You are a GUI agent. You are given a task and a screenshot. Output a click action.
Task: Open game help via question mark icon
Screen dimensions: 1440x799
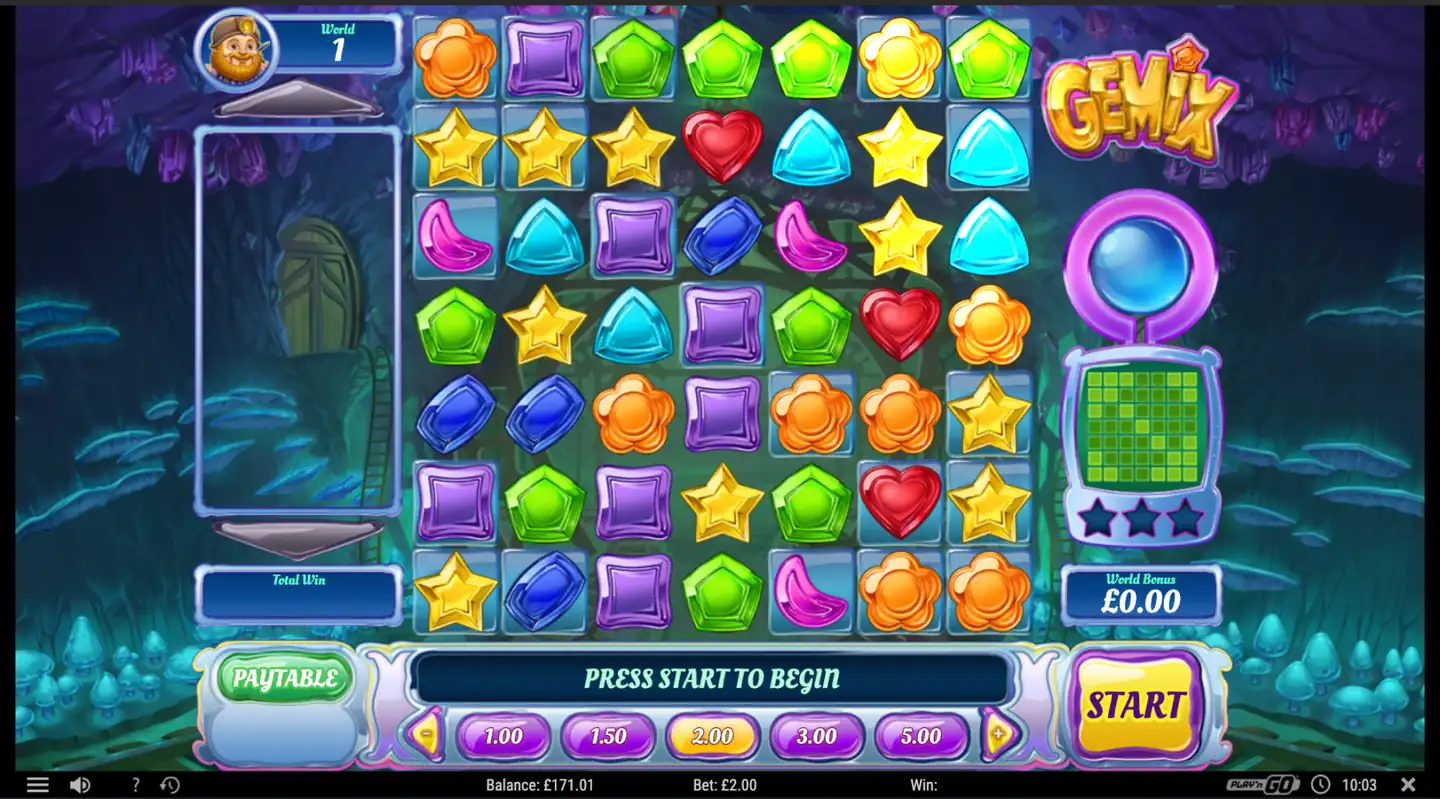click(x=134, y=784)
